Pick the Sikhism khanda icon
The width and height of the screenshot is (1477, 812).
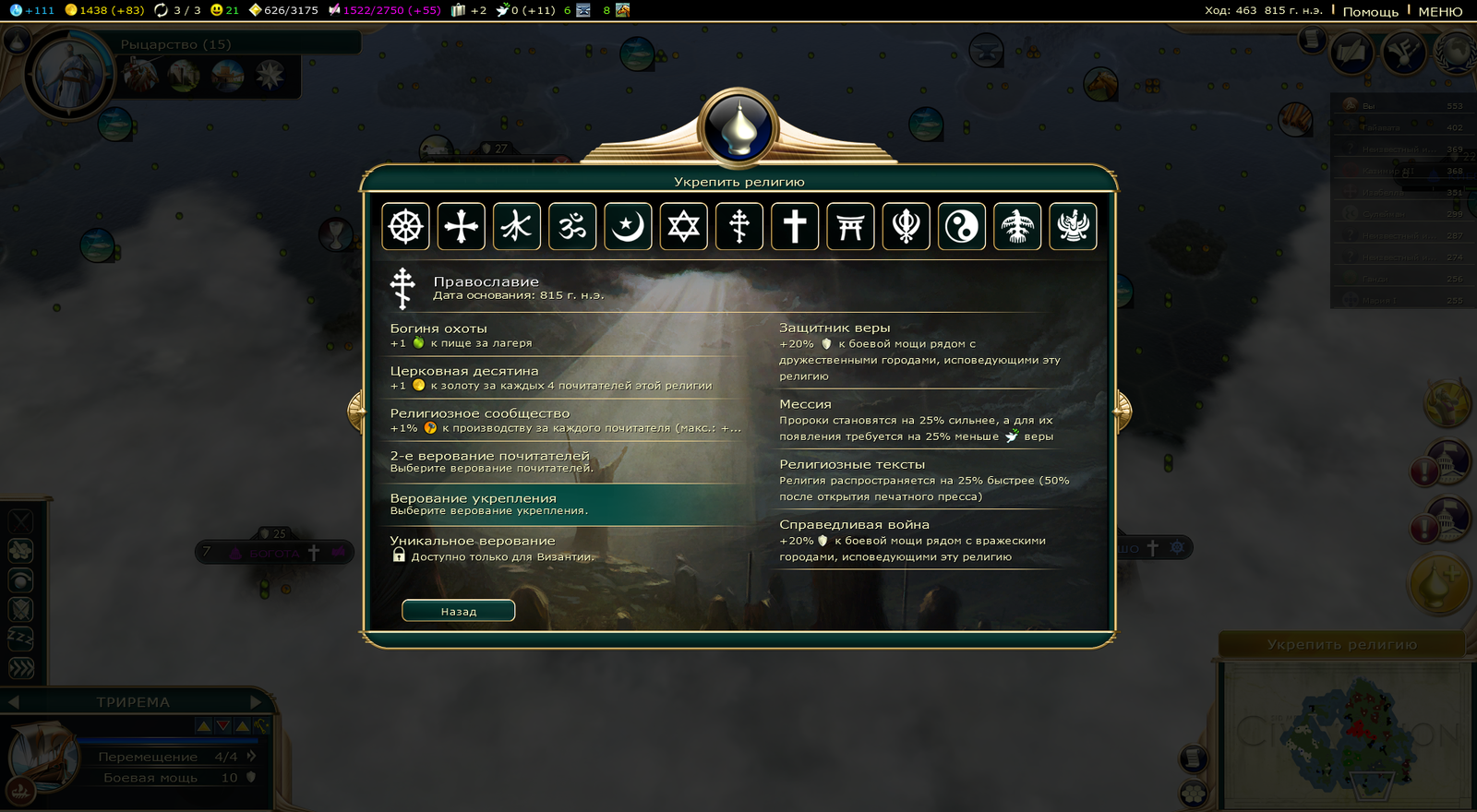tap(907, 226)
